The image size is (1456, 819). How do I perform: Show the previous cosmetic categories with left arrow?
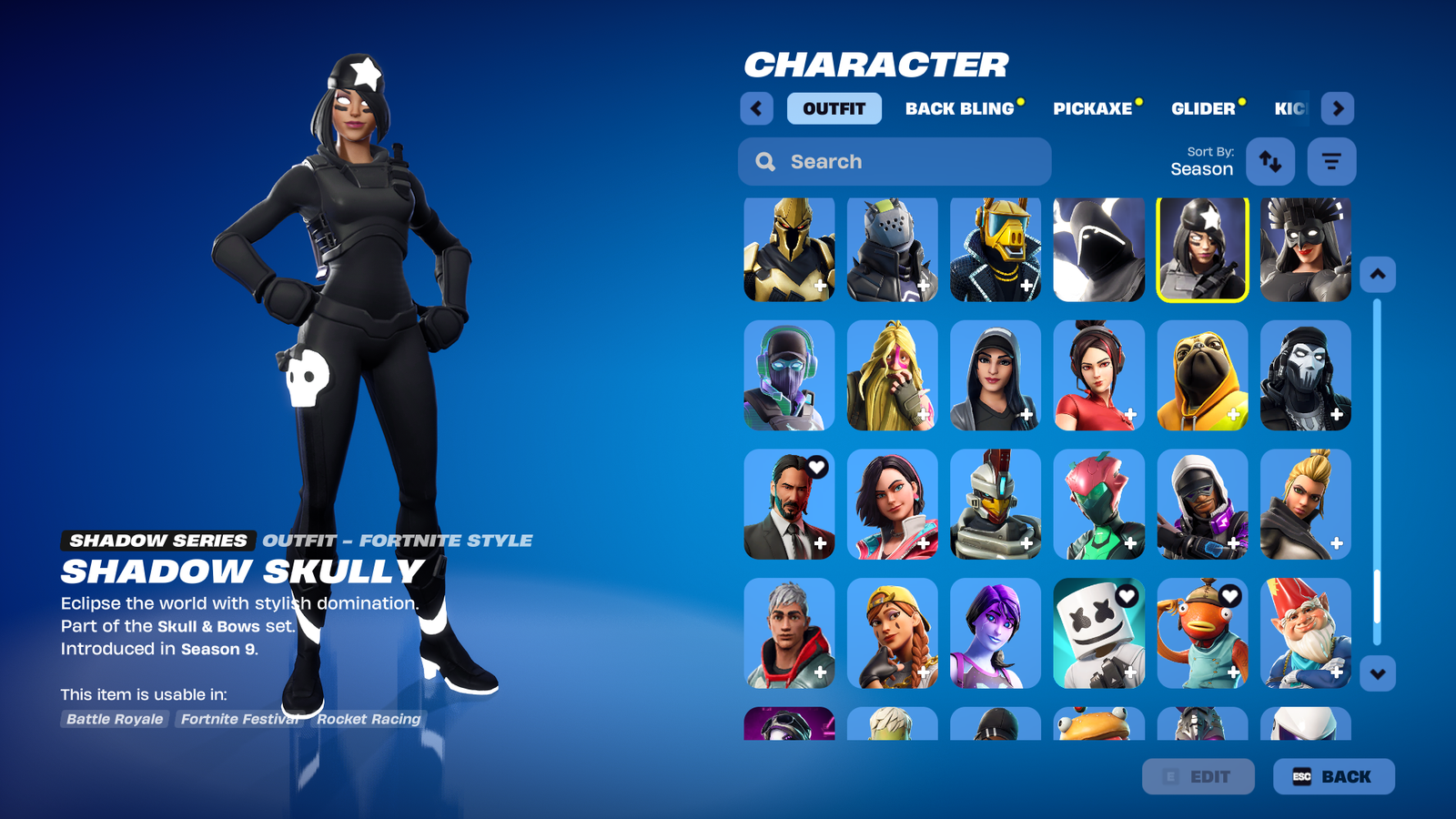[756, 108]
